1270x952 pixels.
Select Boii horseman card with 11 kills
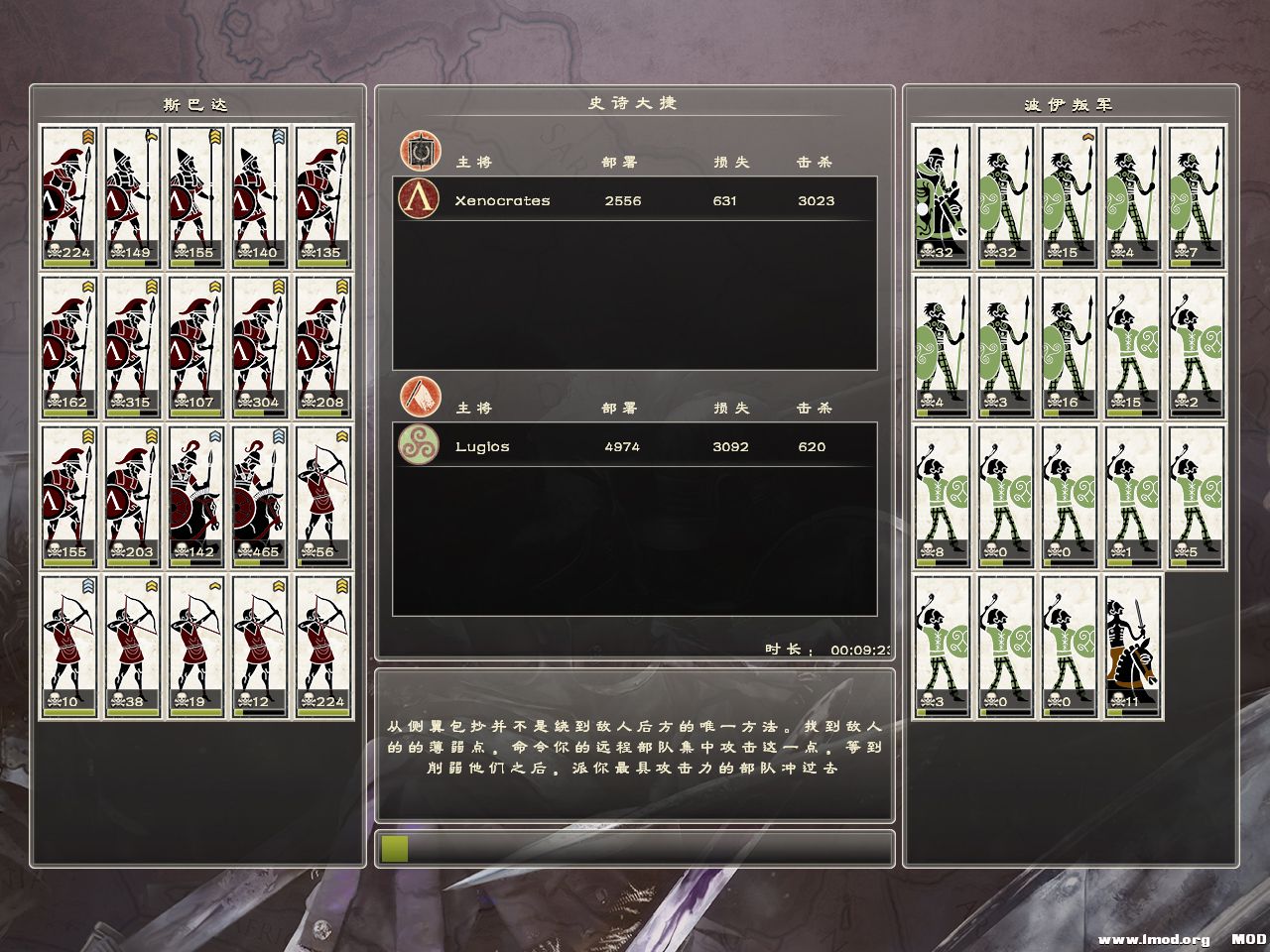coord(1133,647)
